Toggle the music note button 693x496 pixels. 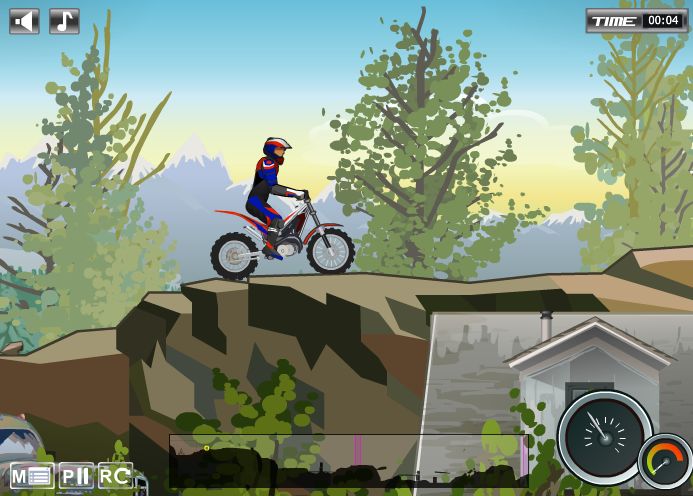click(64, 21)
